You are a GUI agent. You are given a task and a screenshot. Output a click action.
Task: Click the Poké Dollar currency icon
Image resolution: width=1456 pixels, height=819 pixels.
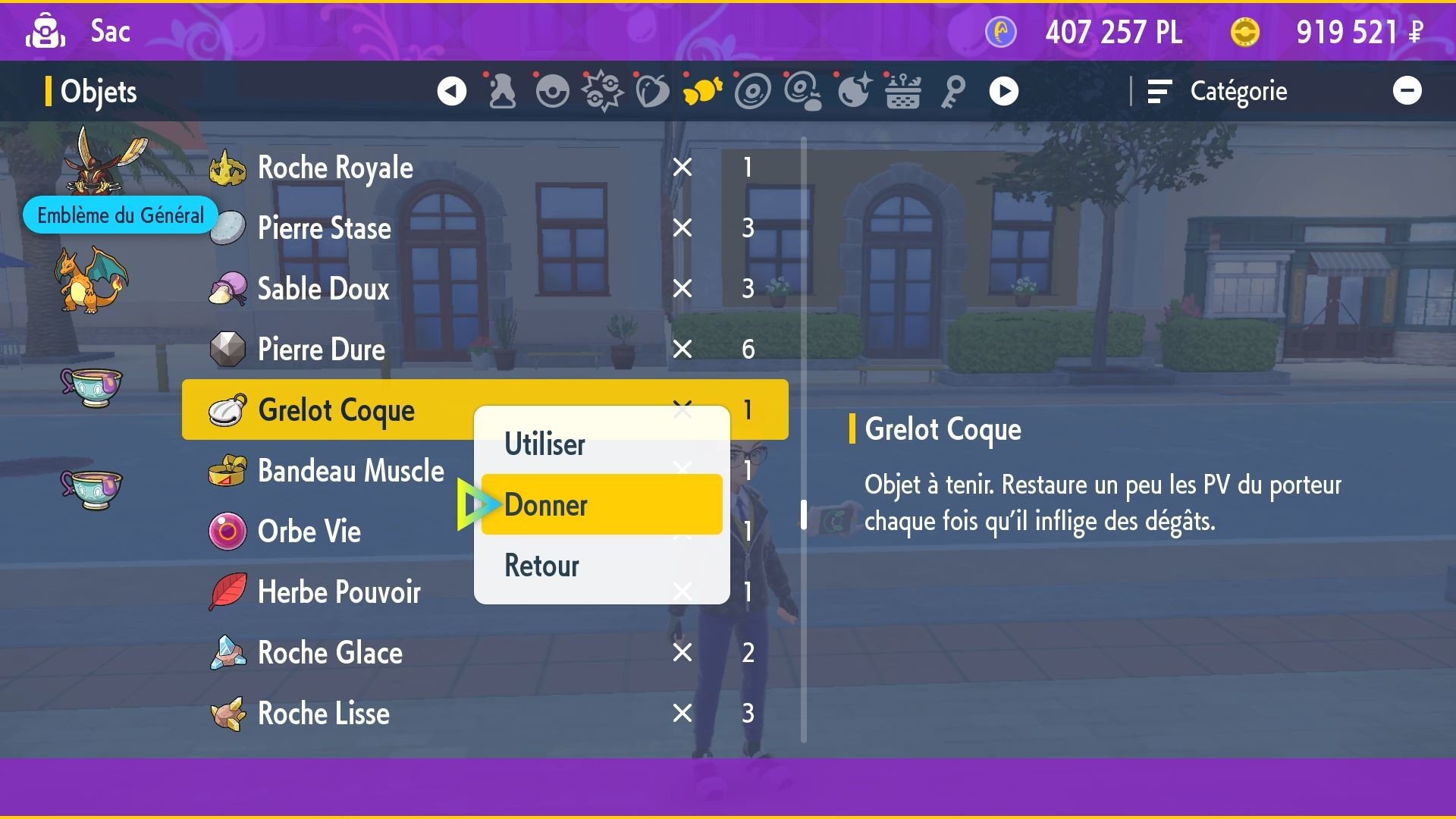pyautogui.click(x=1246, y=32)
